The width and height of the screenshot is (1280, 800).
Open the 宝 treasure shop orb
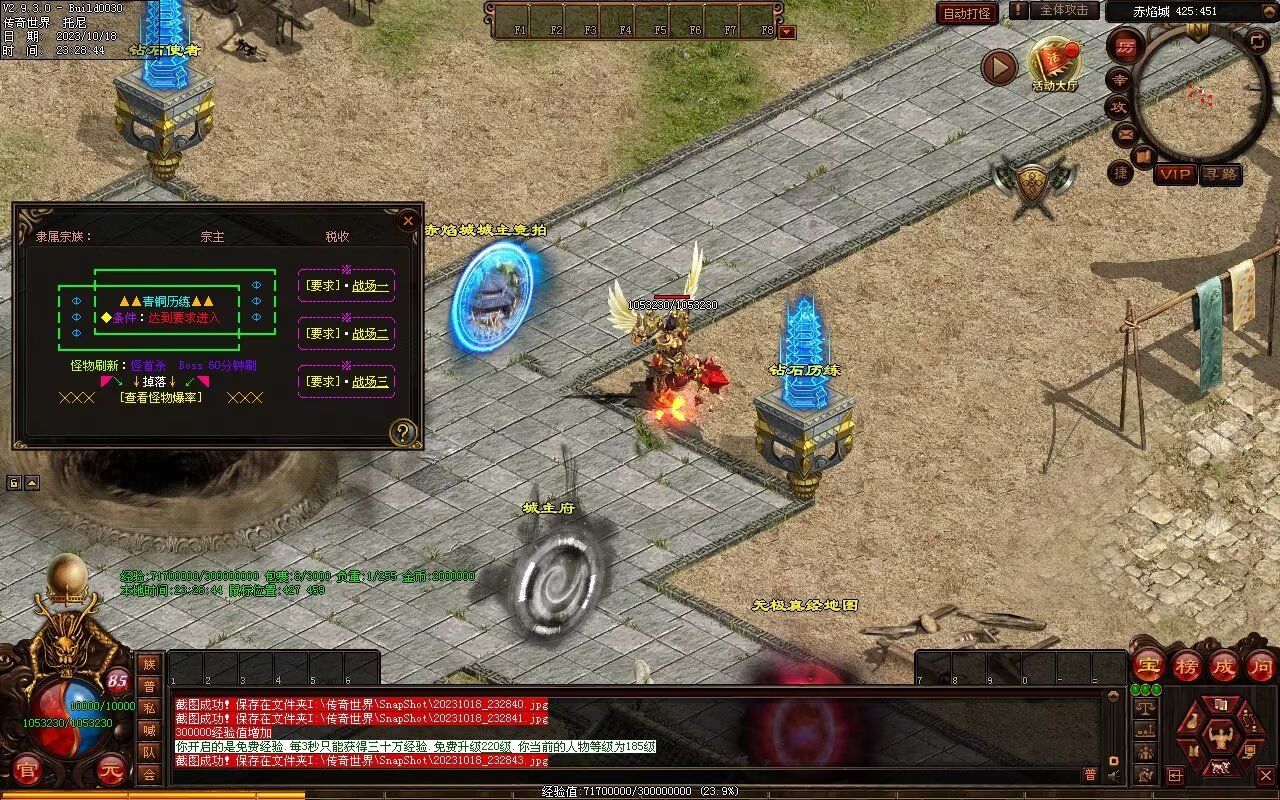point(1148,665)
